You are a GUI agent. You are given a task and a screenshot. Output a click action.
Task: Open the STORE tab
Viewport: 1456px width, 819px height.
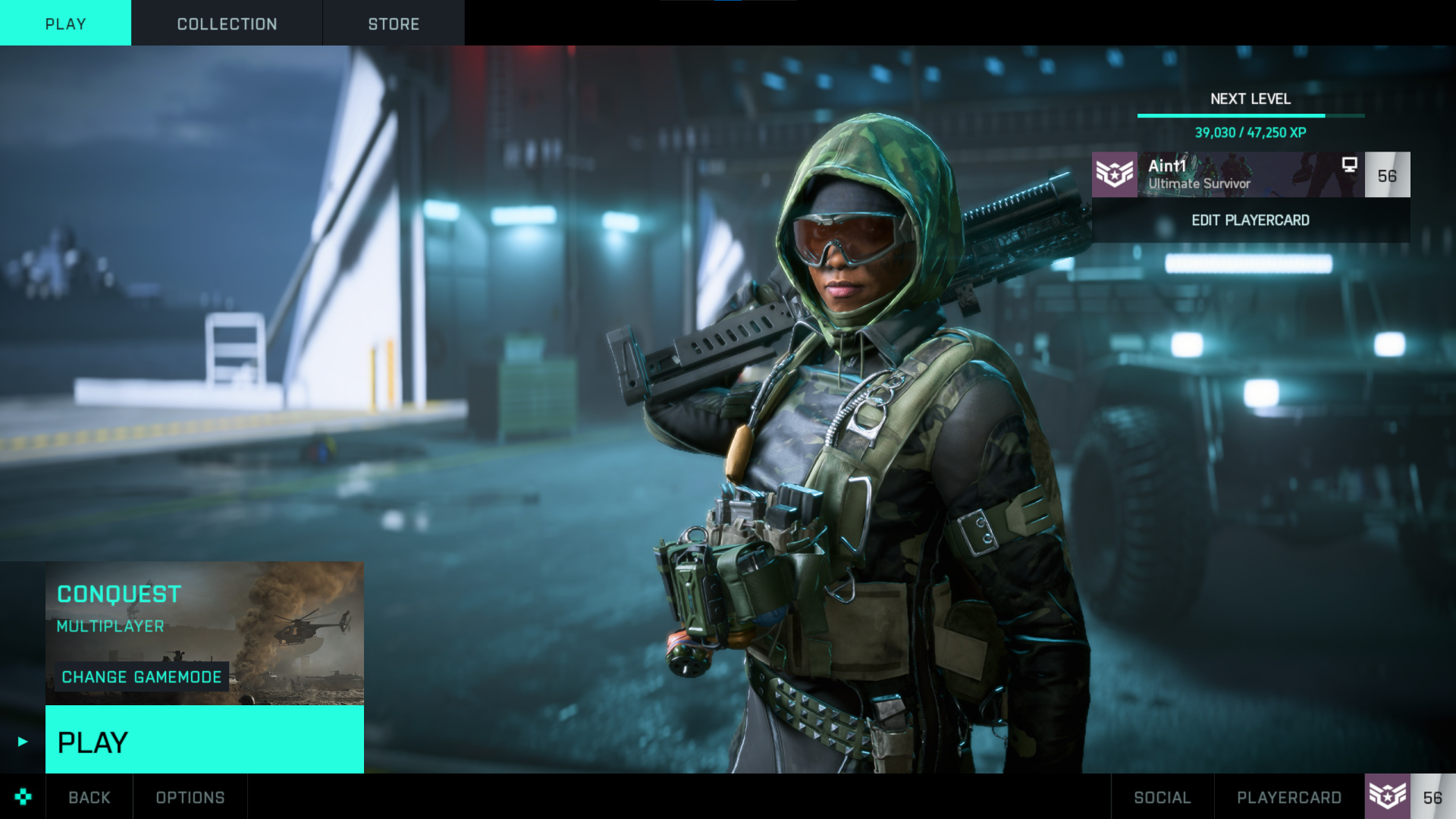click(x=394, y=24)
